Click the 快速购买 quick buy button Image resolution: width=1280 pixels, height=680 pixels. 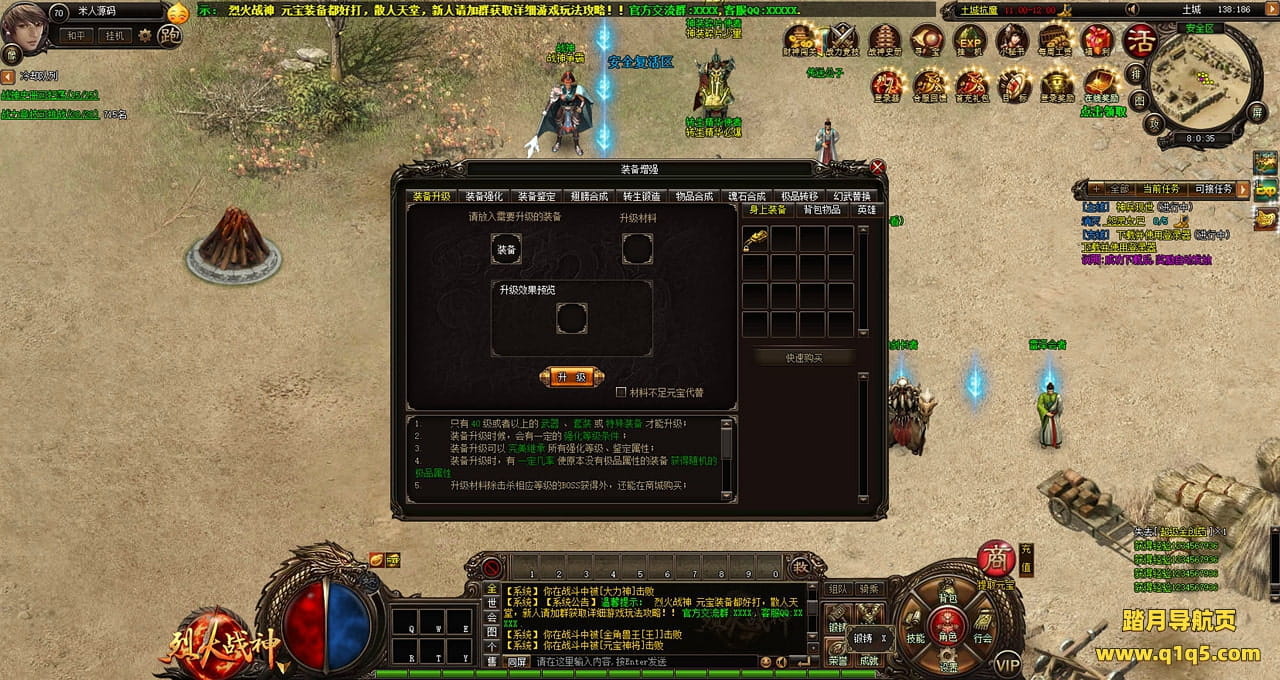(804, 358)
